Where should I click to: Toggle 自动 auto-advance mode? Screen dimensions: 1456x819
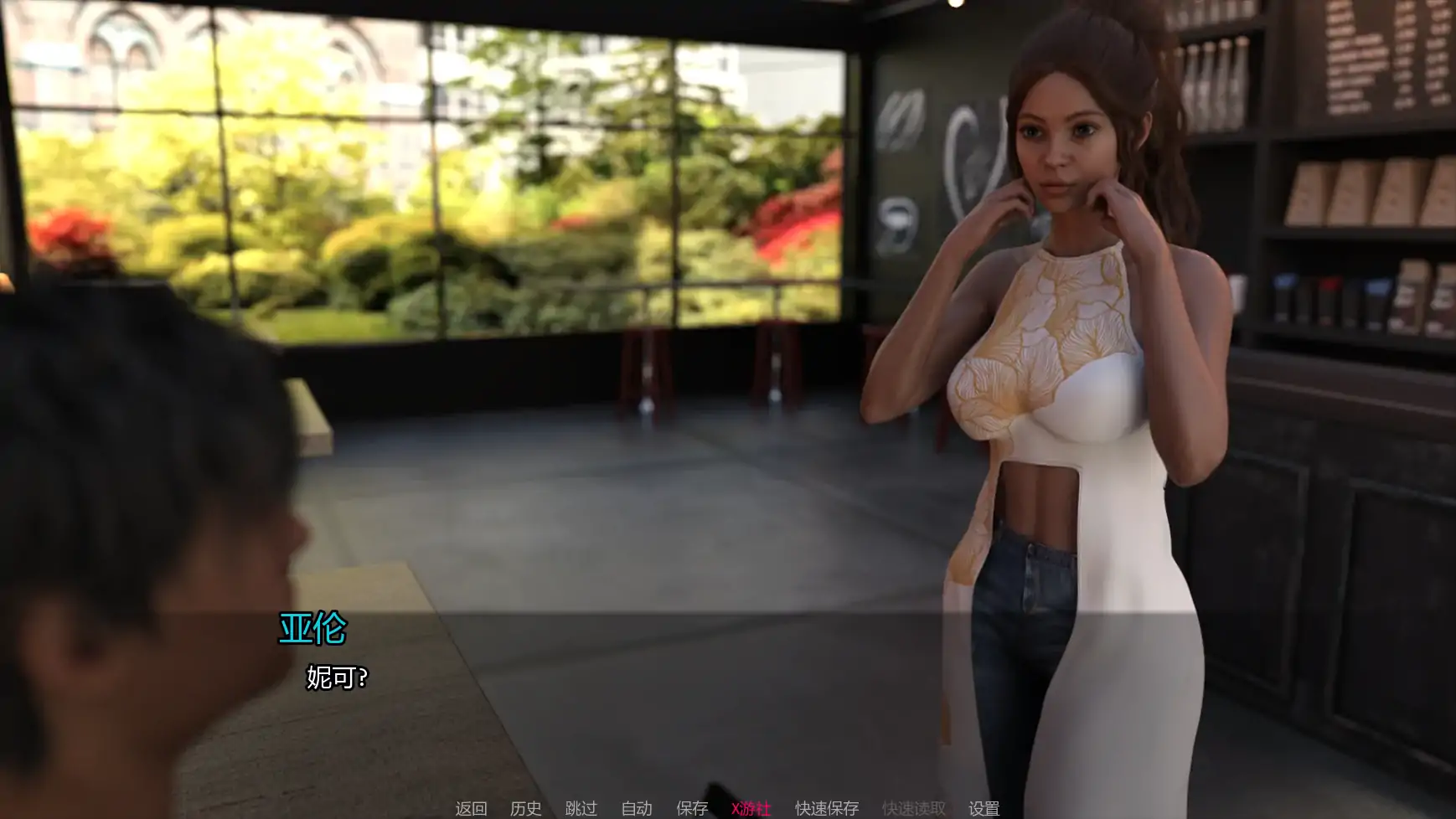pos(637,808)
